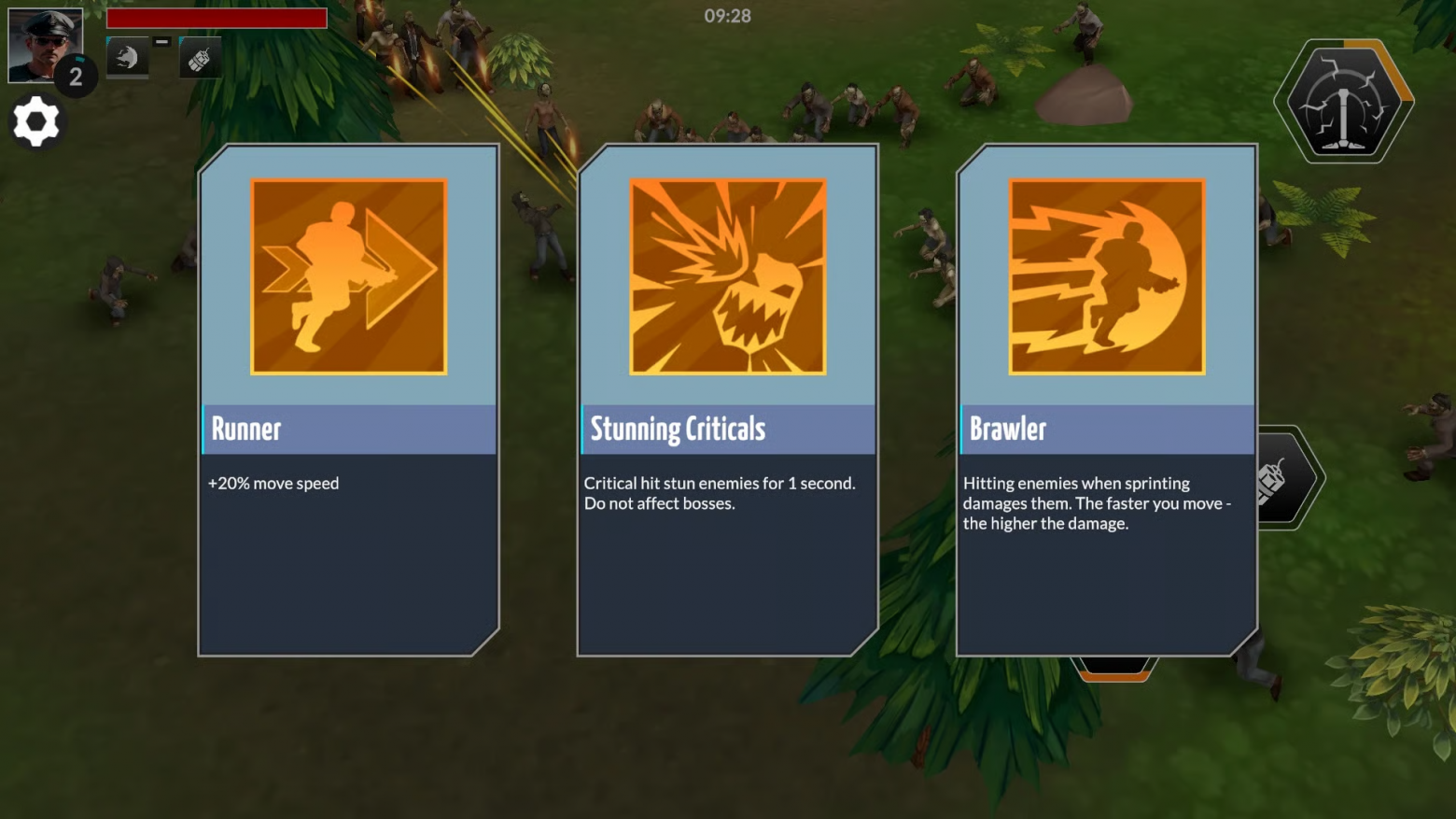Click the grenade perk icon by health bar
Viewport: 1456px width, 819px height.
pos(200,59)
